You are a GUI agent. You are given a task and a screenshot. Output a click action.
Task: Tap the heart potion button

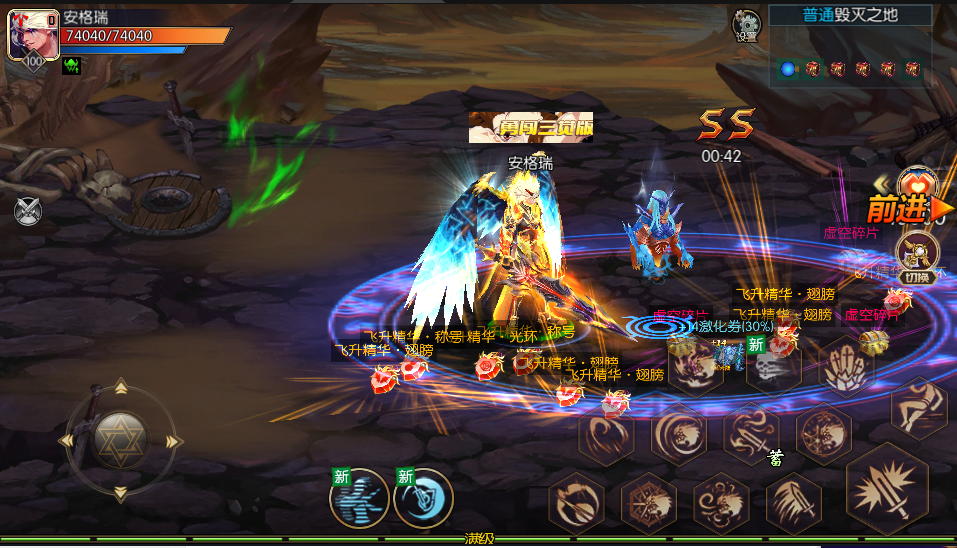point(917,184)
